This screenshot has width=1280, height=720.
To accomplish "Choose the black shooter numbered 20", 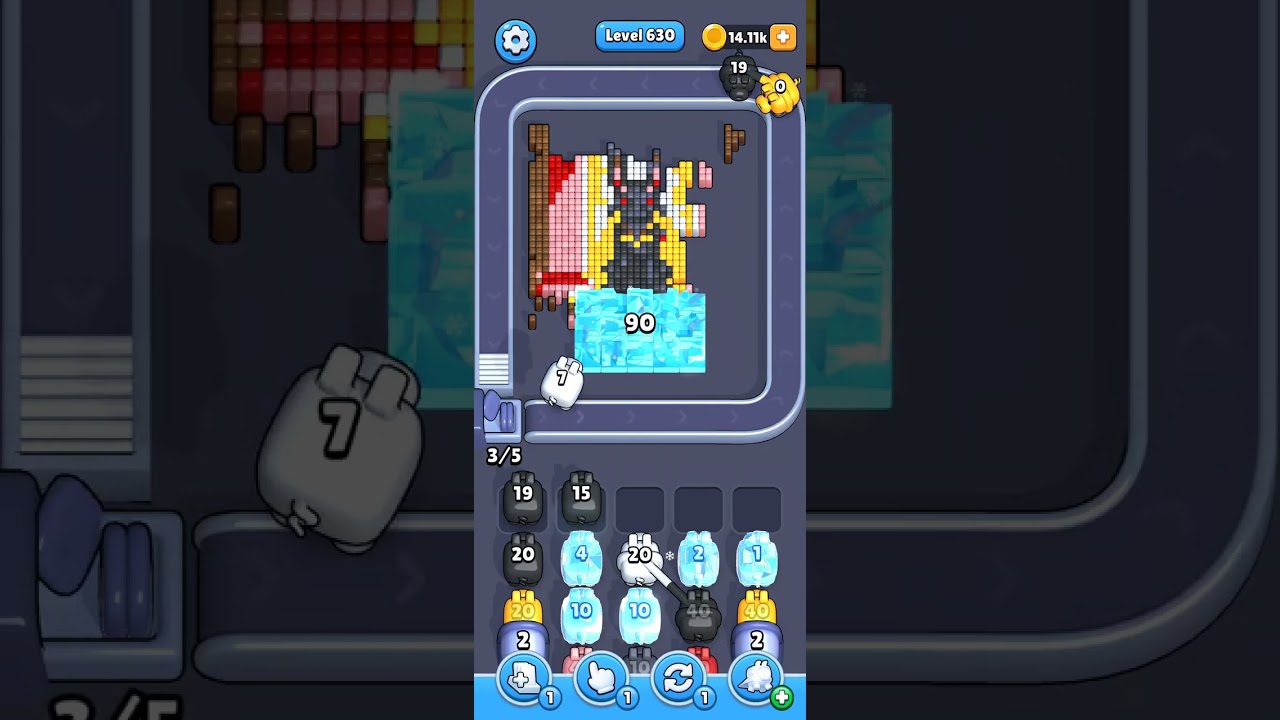I will click(x=523, y=561).
